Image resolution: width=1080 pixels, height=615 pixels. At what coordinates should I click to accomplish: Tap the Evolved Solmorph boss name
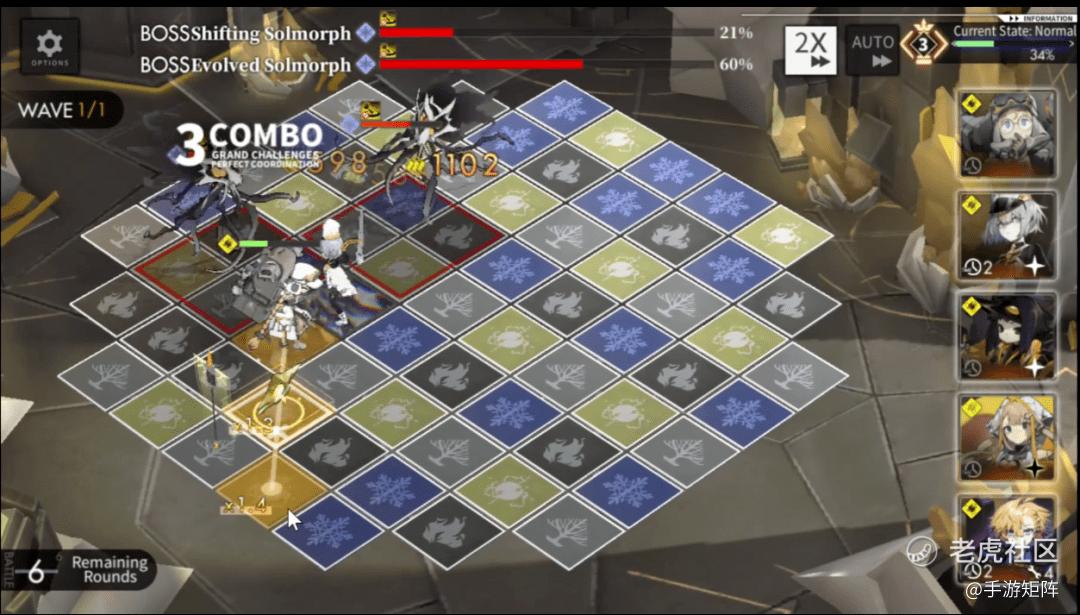(x=246, y=65)
